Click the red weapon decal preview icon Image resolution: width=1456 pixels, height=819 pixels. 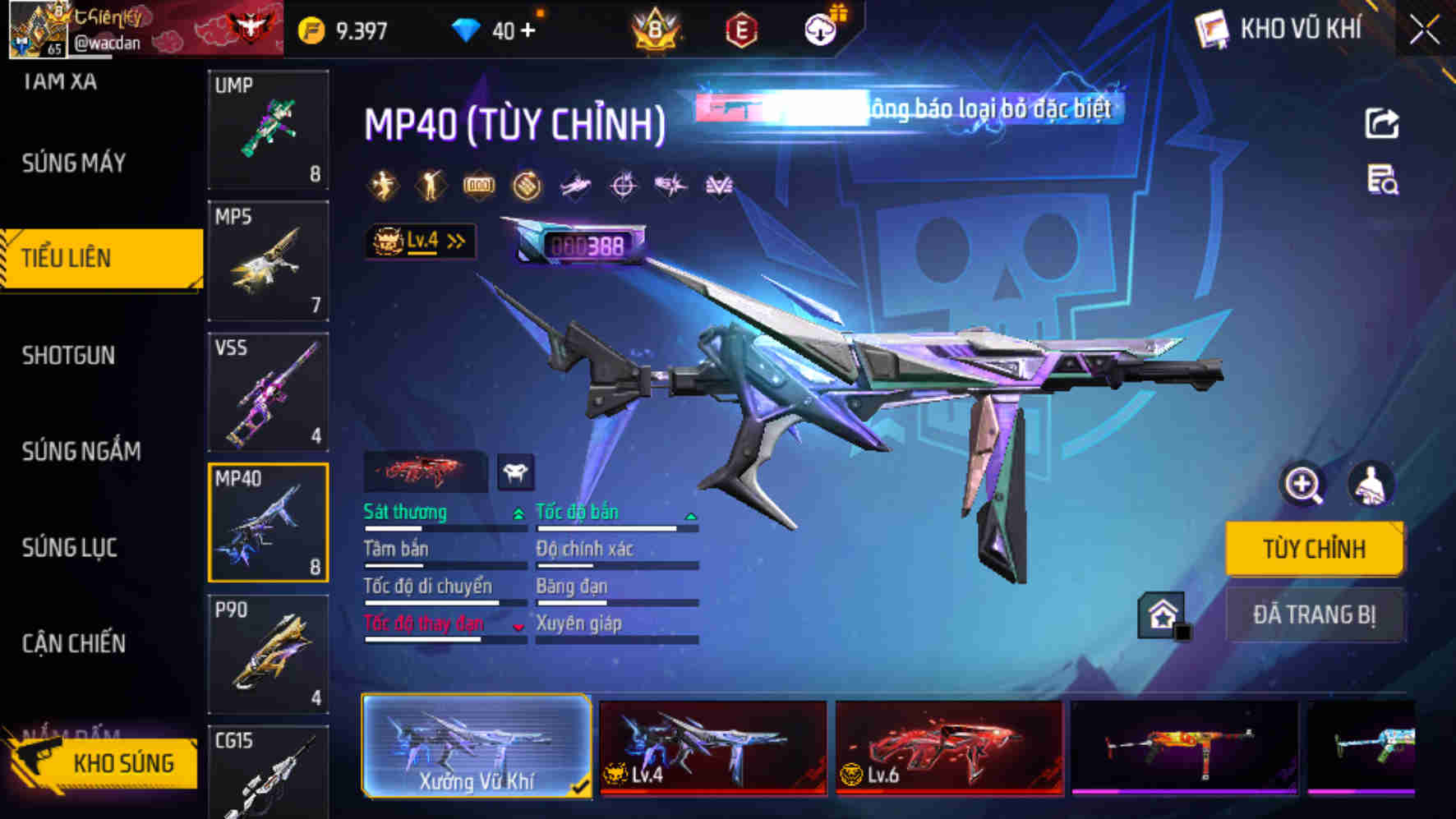pos(426,472)
